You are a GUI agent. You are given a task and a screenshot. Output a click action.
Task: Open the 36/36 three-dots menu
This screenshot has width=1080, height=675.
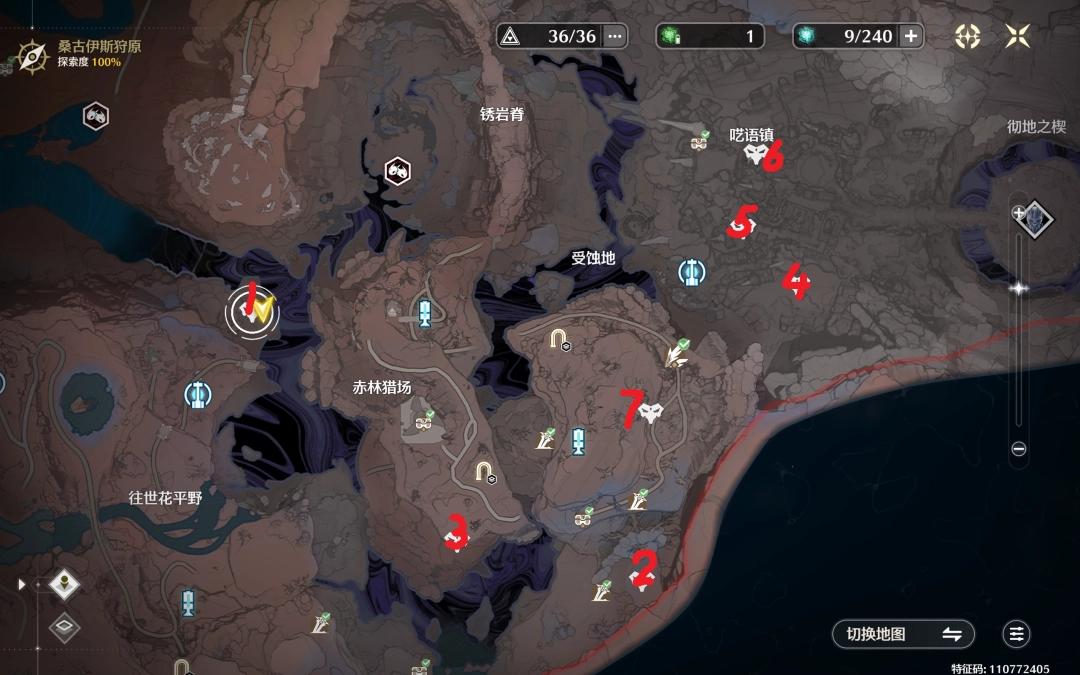tap(615, 37)
